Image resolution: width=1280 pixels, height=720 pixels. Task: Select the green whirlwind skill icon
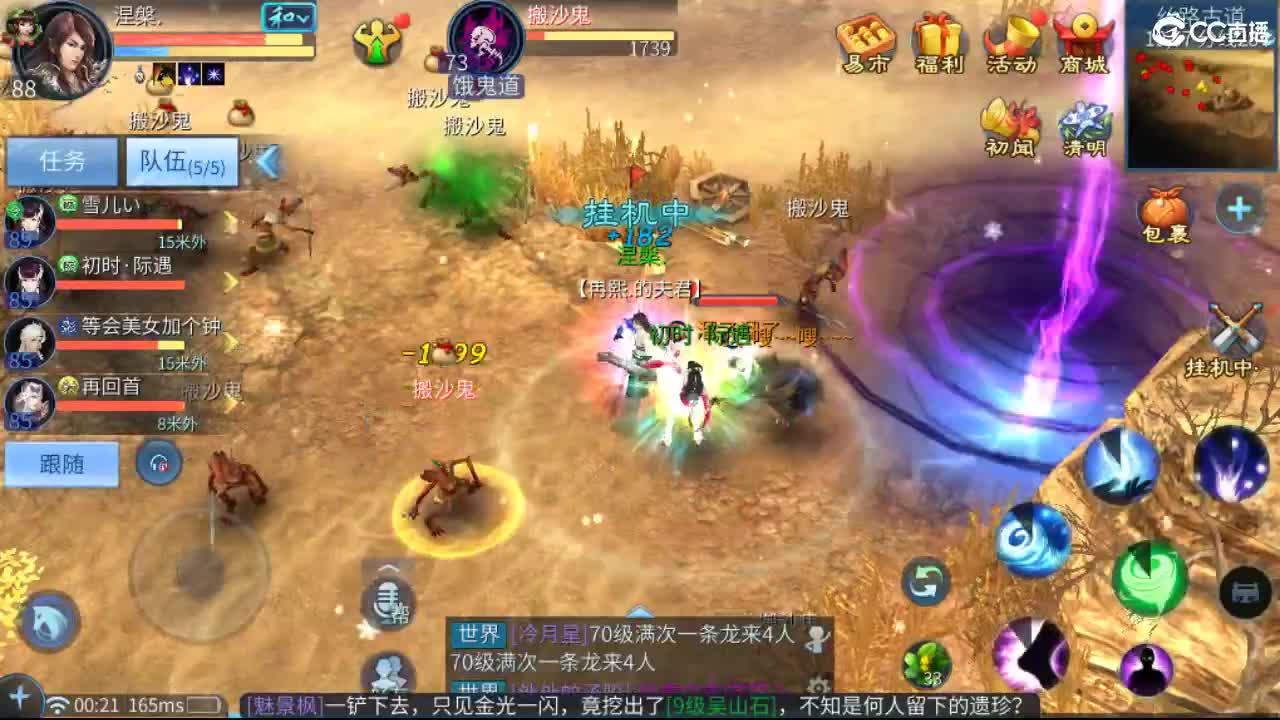[1148, 580]
